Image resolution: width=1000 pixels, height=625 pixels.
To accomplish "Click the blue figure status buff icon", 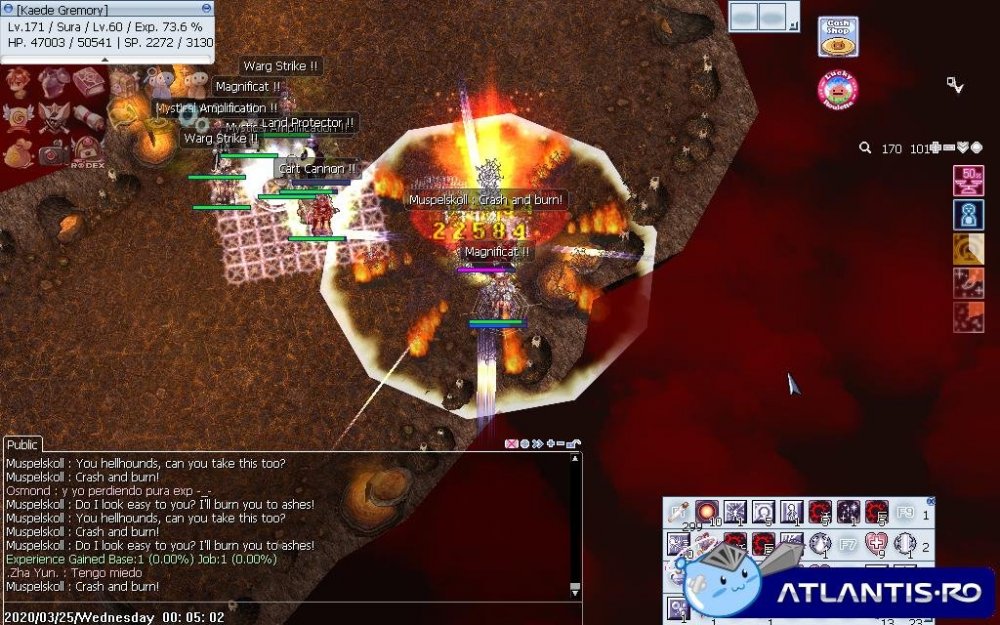I will (968, 215).
